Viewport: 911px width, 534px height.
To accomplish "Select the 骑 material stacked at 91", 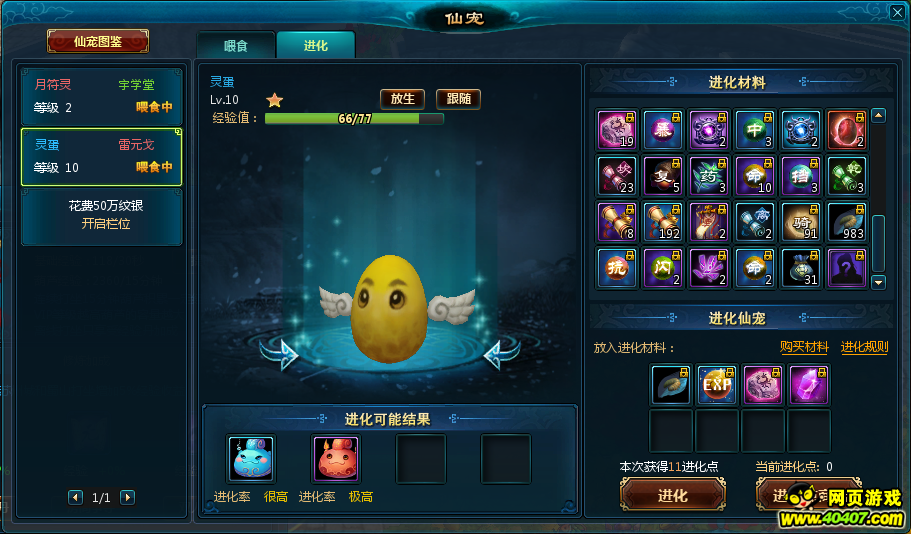I will [x=800, y=222].
